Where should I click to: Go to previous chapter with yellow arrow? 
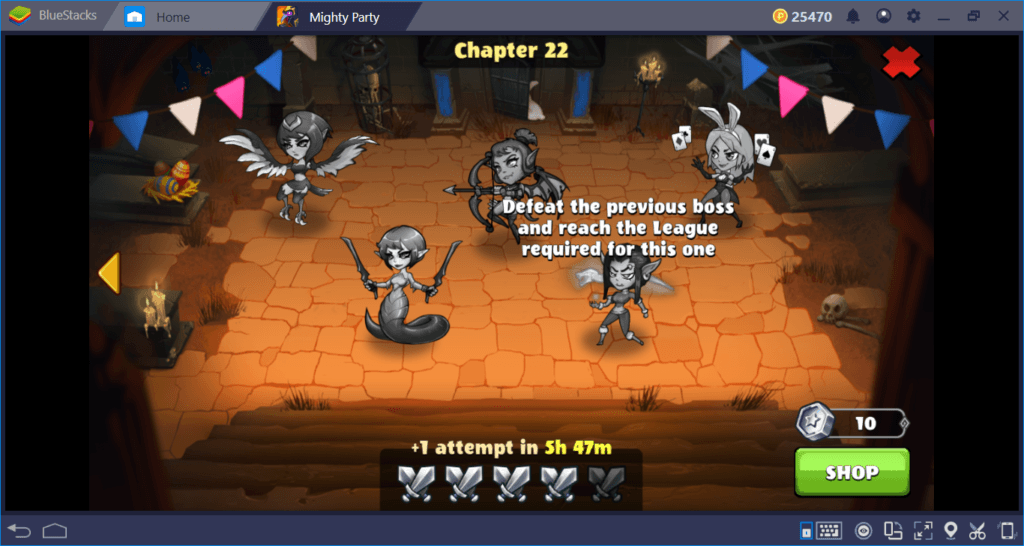(x=108, y=273)
